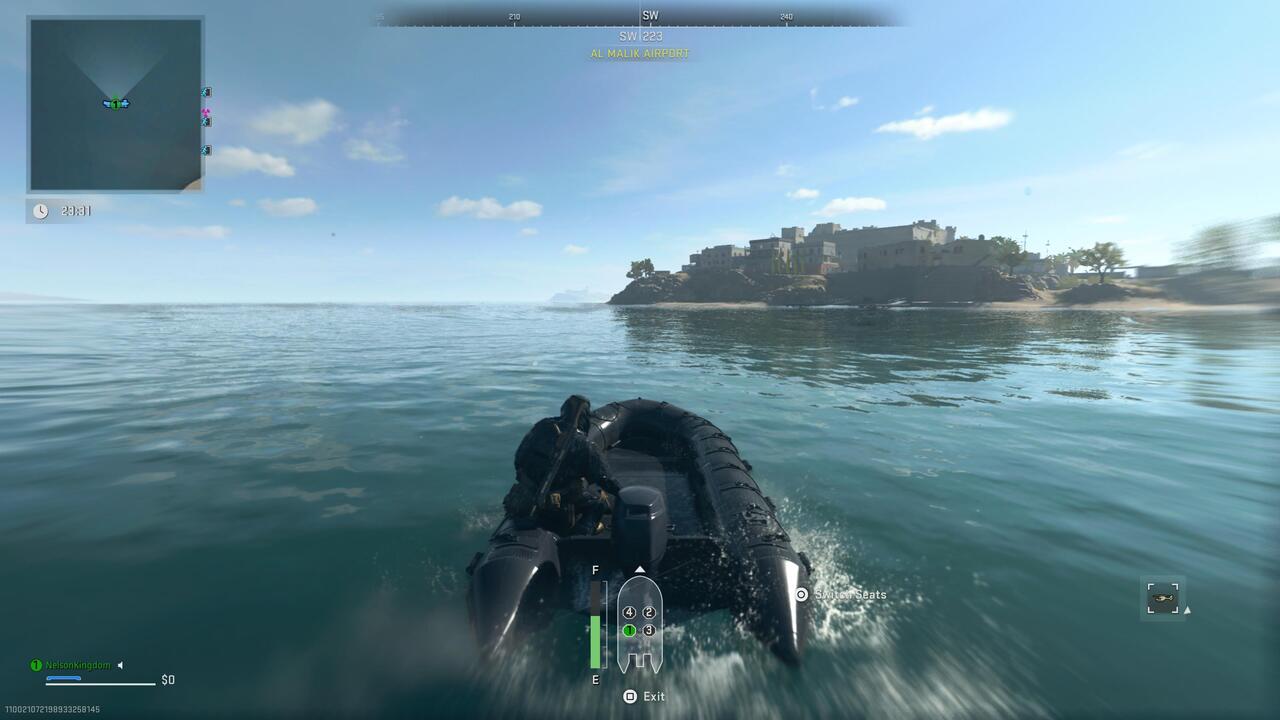Activate Switch Seats
Screen dimensions: 1280x720
[848, 594]
